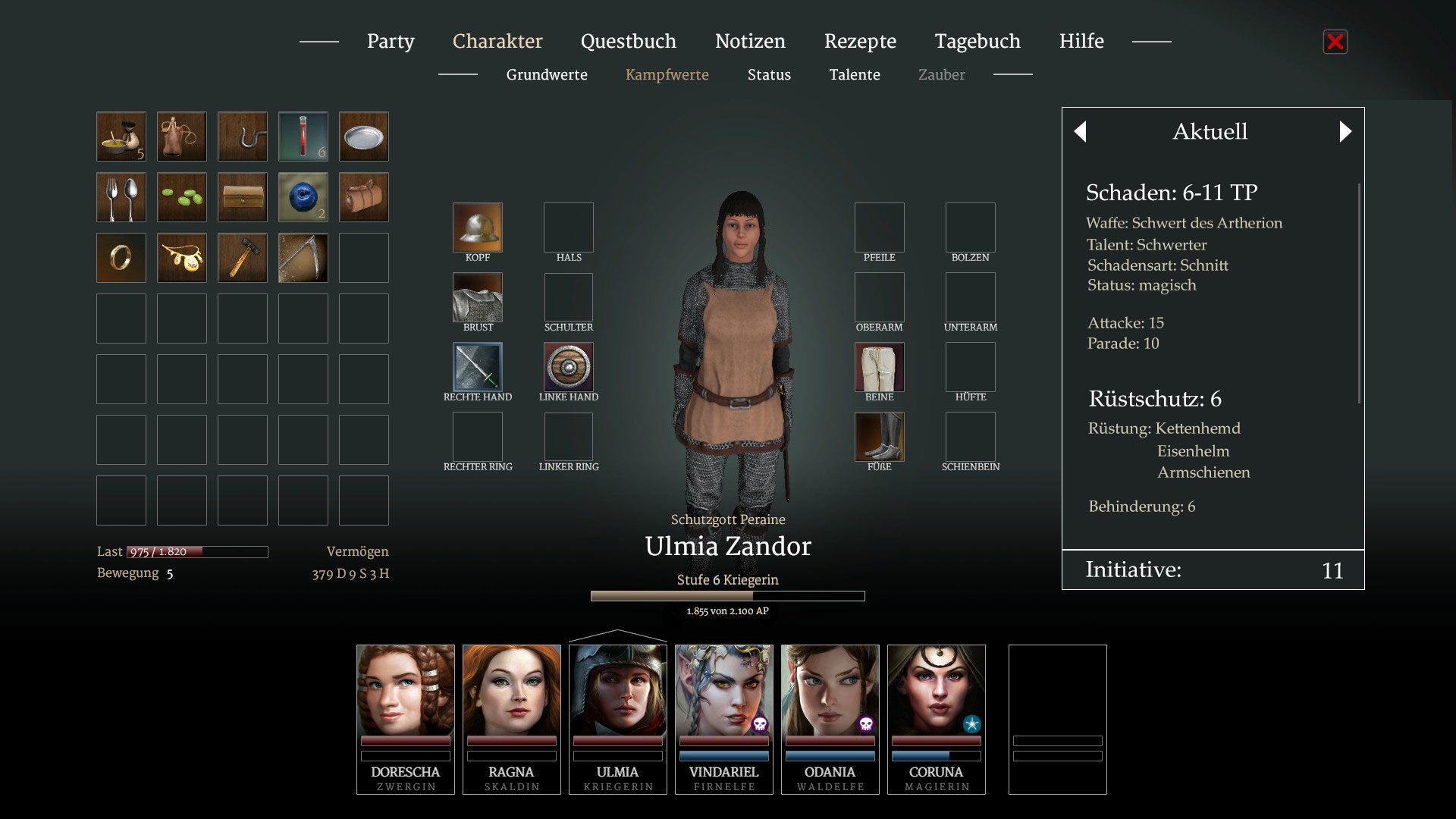The width and height of the screenshot is (1456, 819).
Task: Open the Party tab
Action: pos(391,42)
